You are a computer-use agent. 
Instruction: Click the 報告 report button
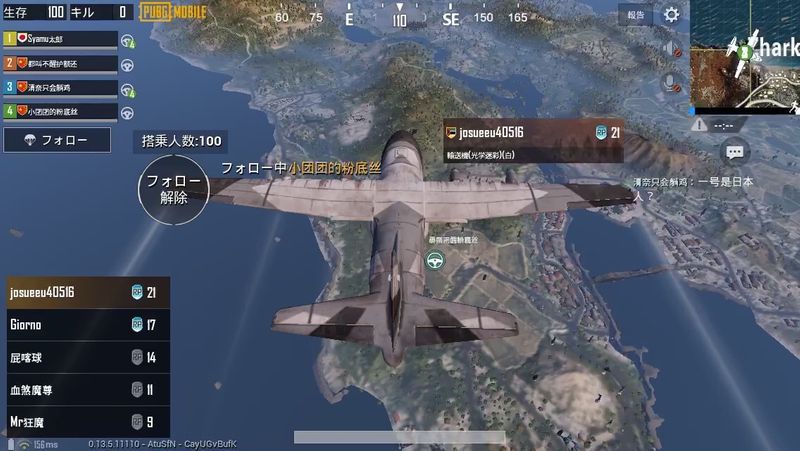click(636, 15)
